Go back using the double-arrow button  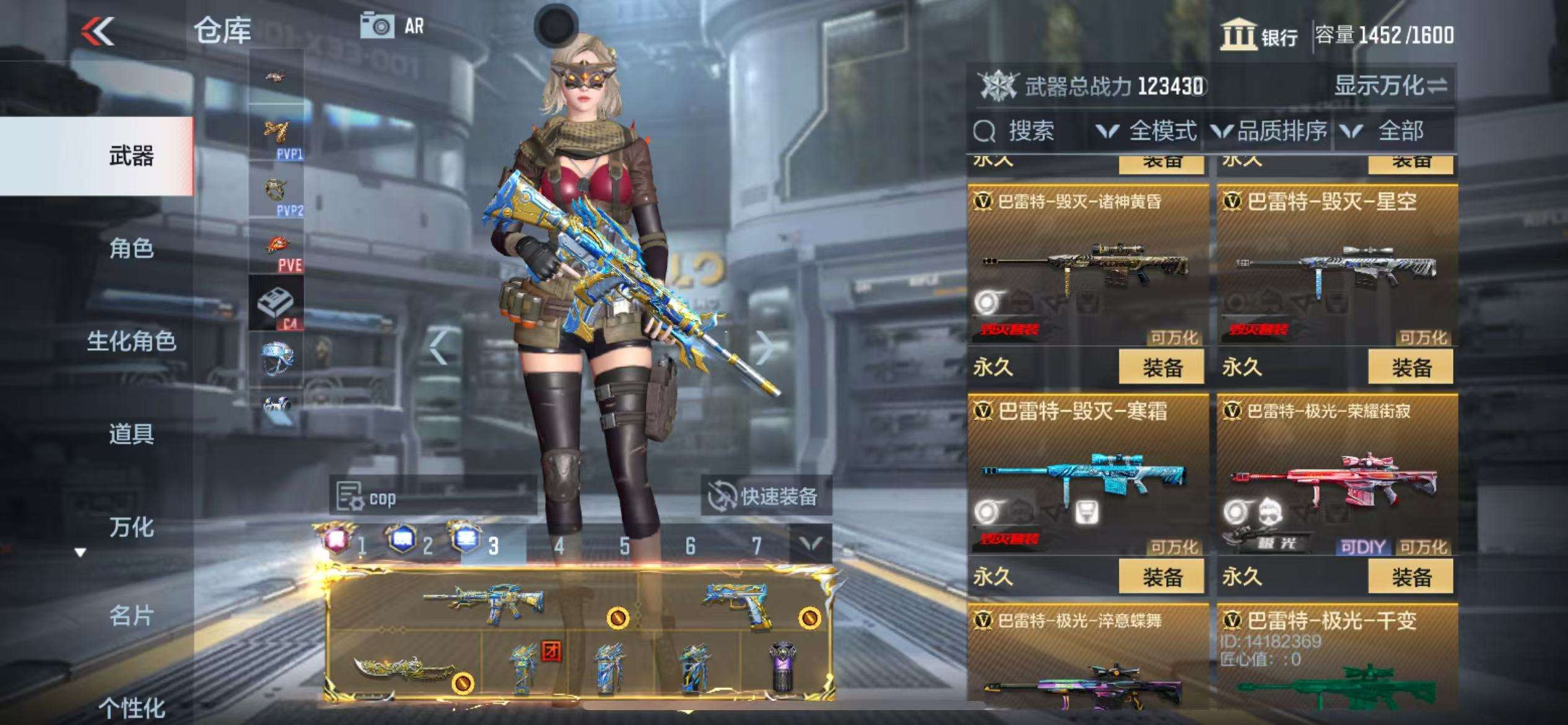(x=99, y=31)
